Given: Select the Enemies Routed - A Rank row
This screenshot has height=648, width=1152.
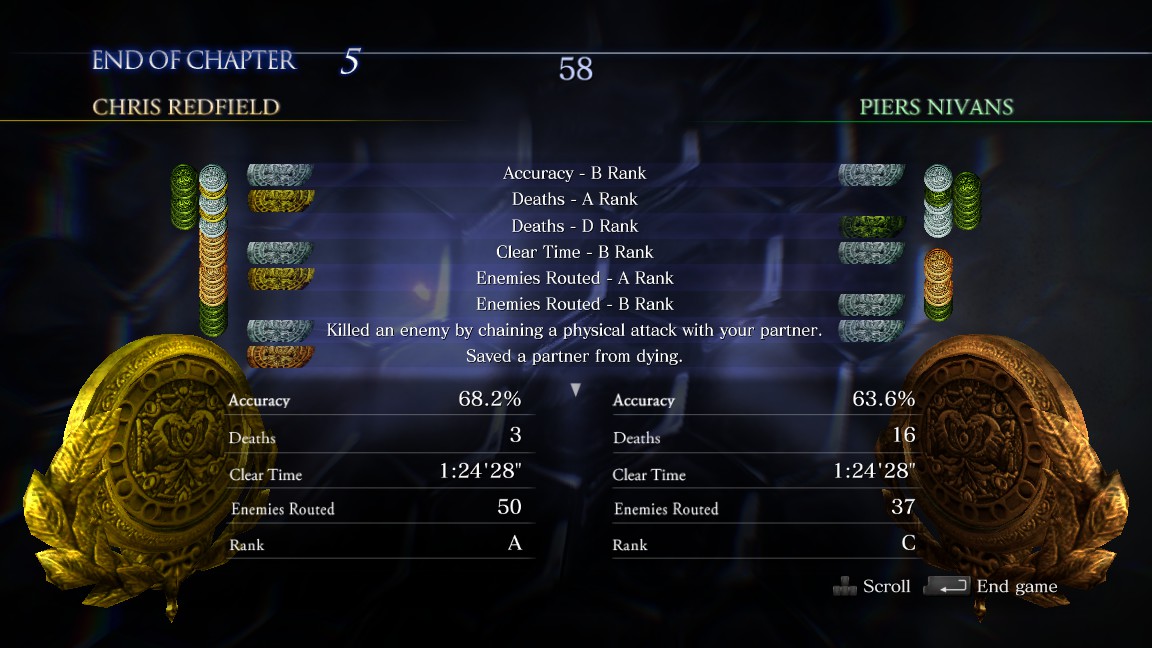Looking at the screenshot, I should click(x=575, y=278).
